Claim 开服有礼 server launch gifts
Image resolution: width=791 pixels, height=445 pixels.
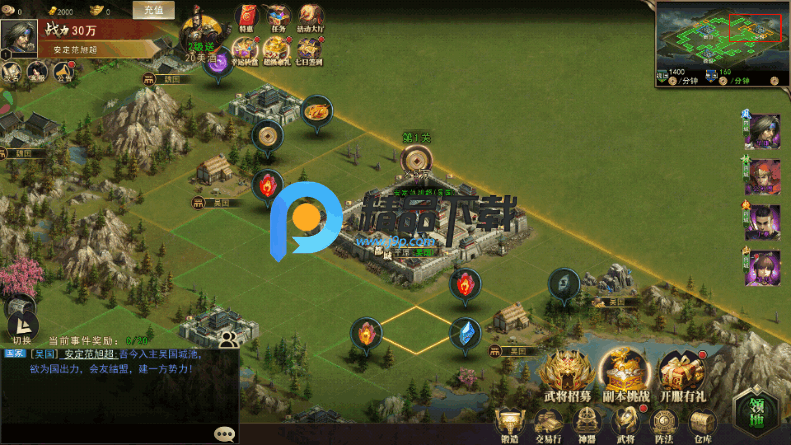coord(684,374)
